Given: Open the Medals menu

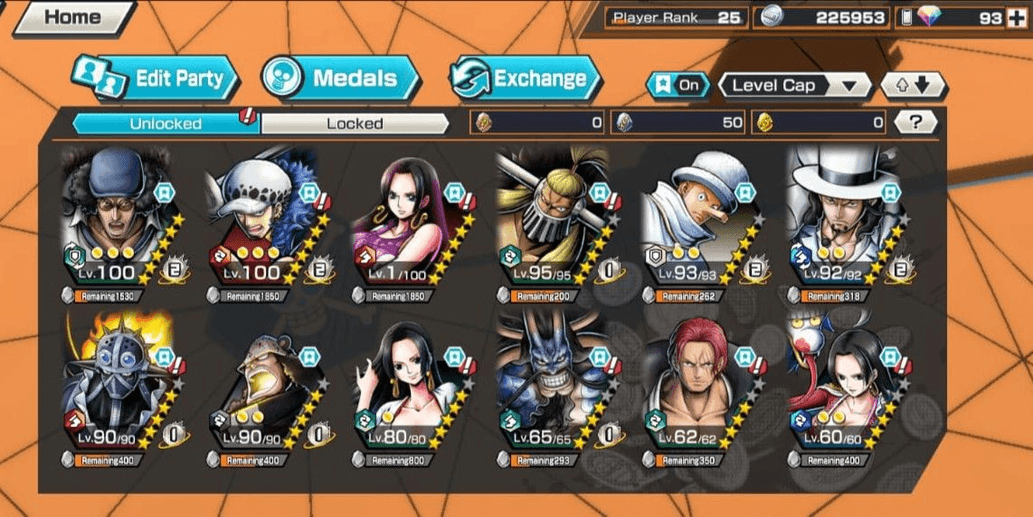Looking at the screenshot, I should pyautogui.click(x=330, y=78).
